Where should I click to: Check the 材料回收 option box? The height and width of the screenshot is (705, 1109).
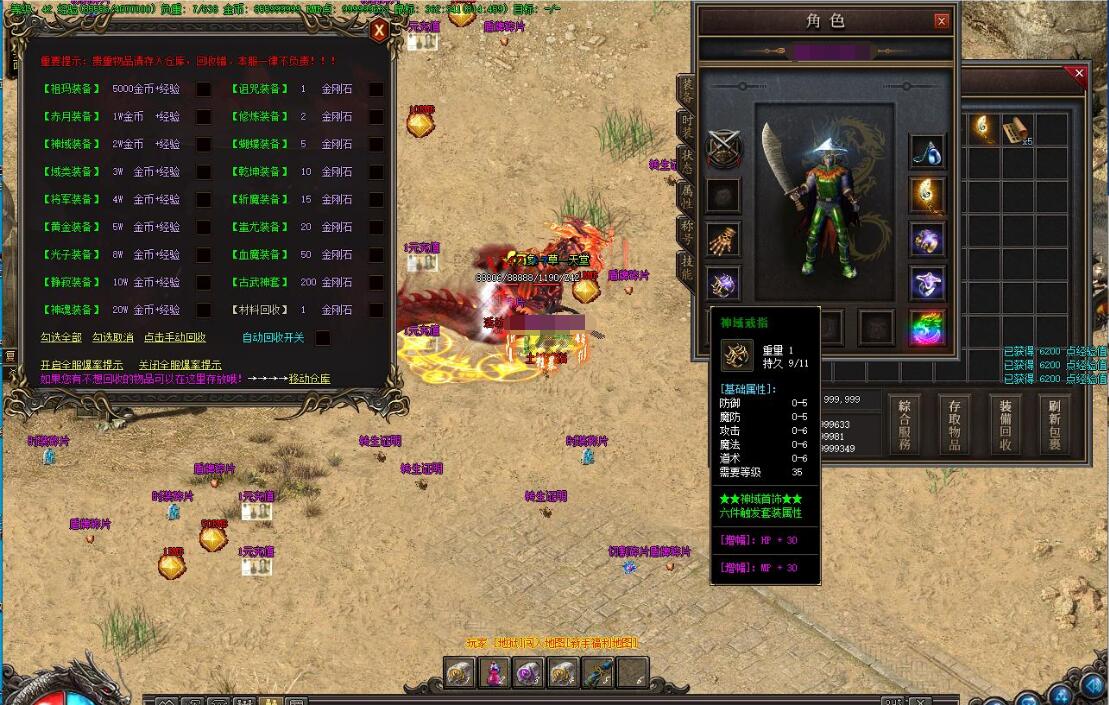tap(376, 310)
